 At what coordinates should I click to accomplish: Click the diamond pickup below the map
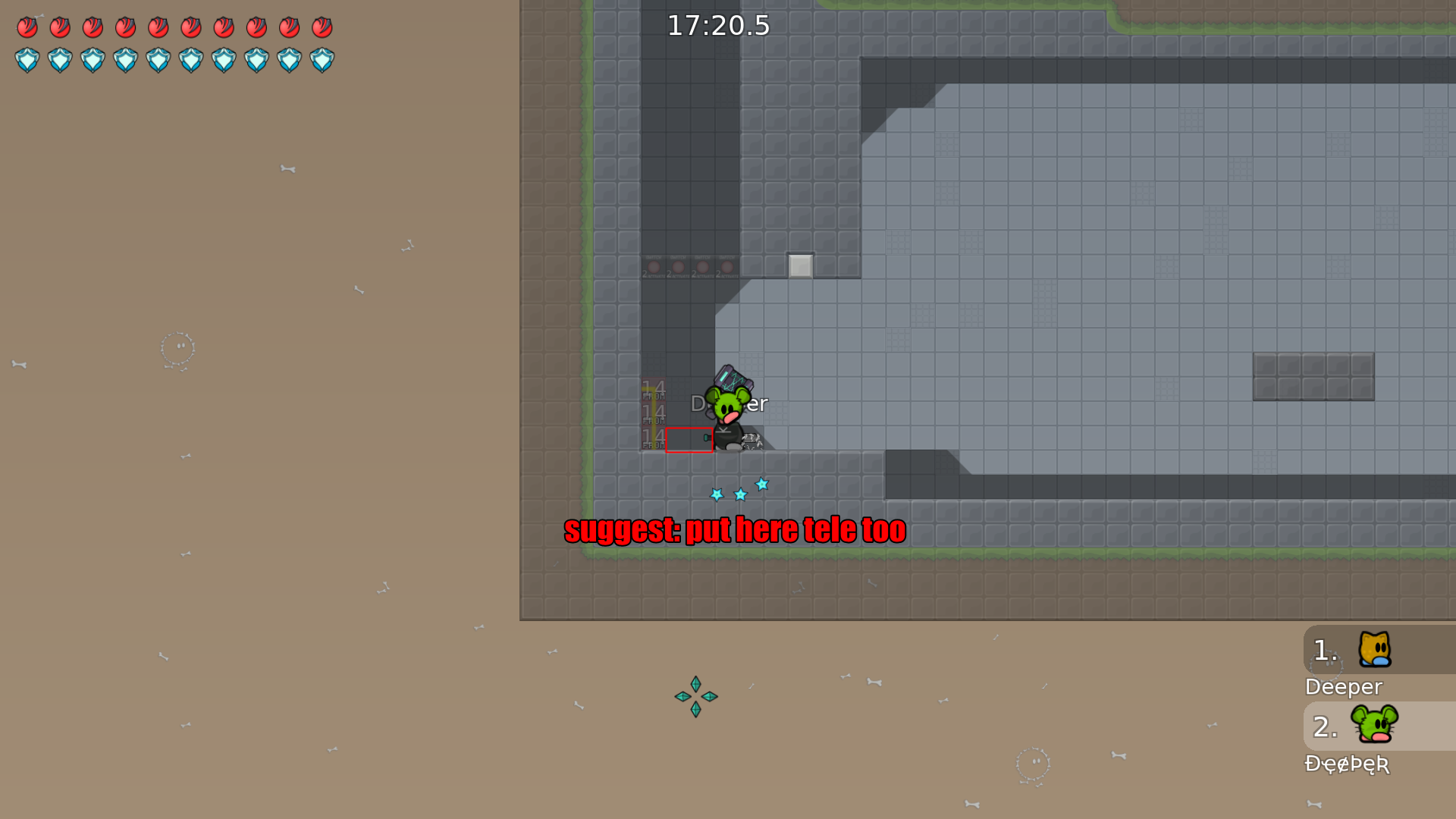695,695
